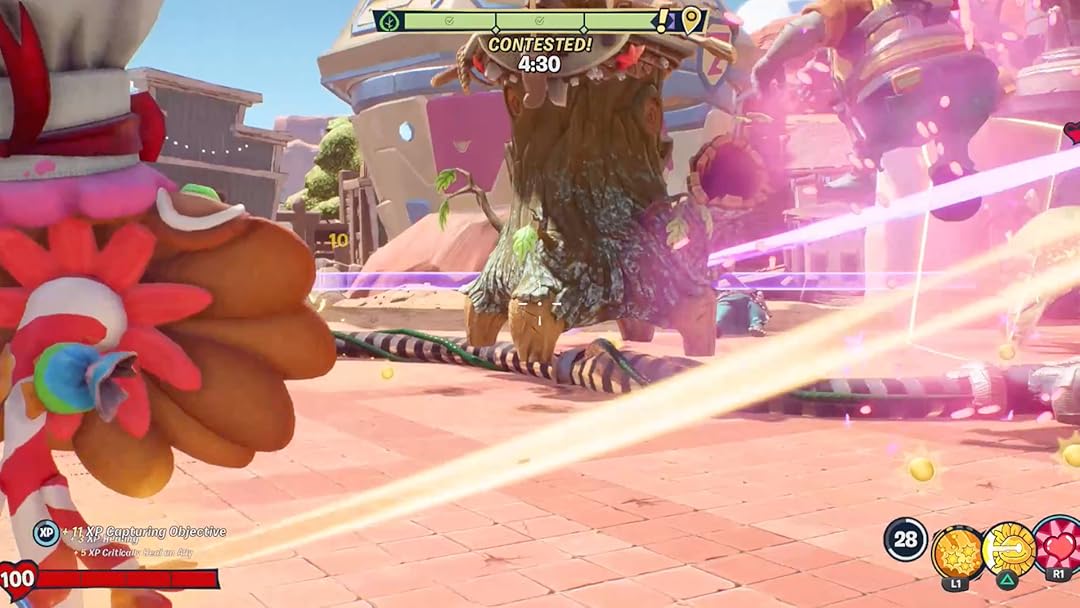Use the Sunbeam sunflower ability

tap(1008, 548)
